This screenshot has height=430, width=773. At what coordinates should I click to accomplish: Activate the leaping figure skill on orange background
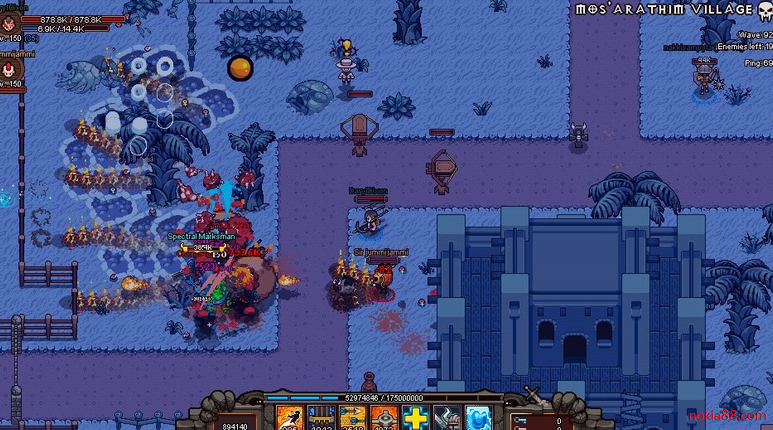tap(290, 418)
